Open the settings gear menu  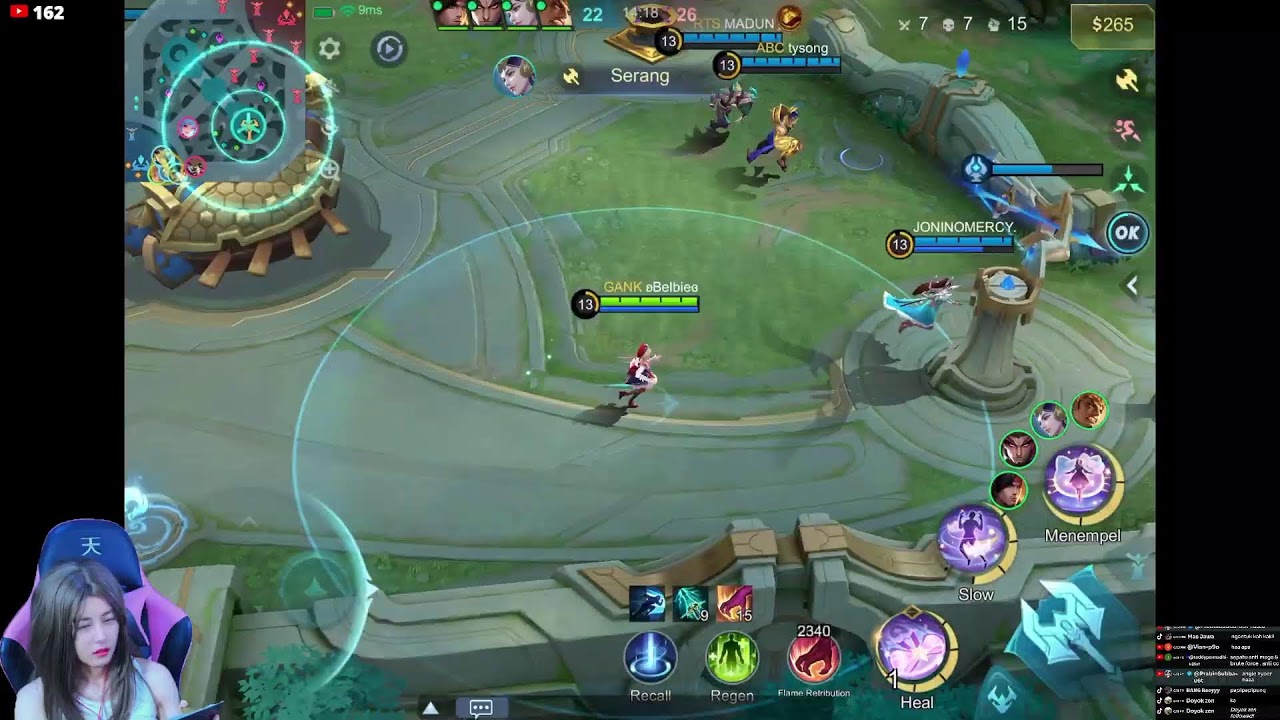tap(329, 48)
